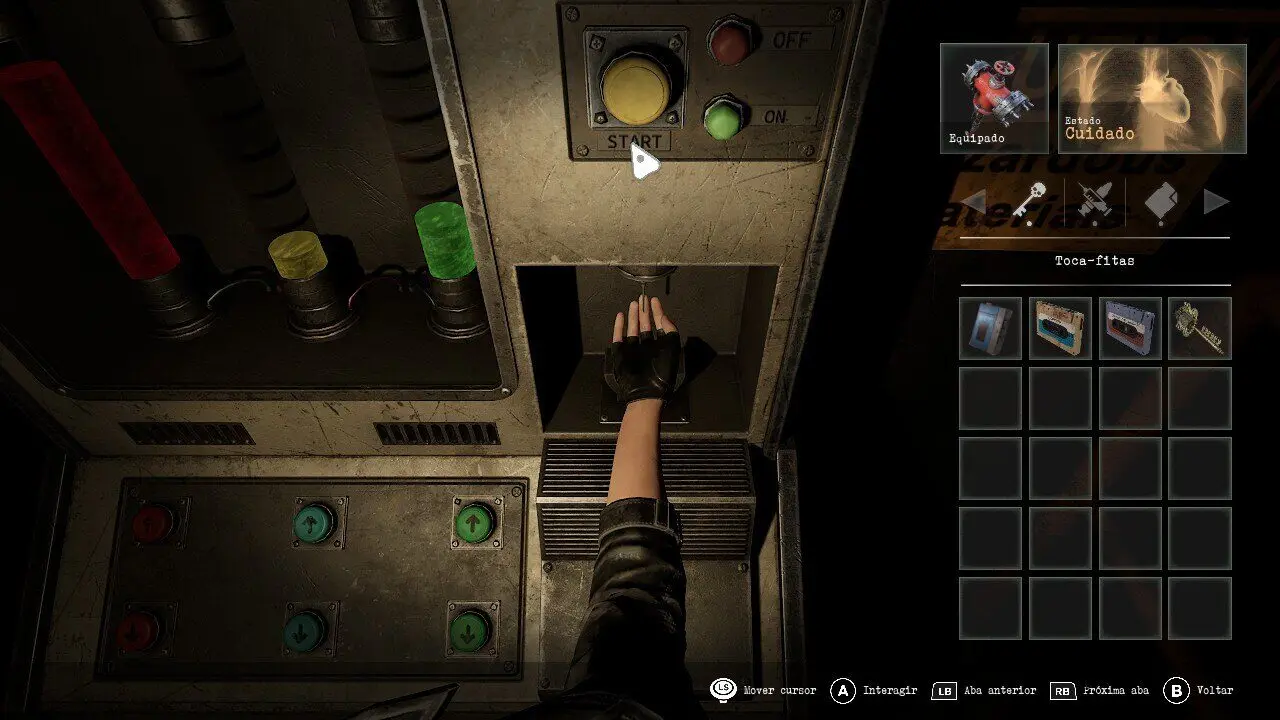Viewport: 1280px width, 720px height.
Task: Select the gray cassette tape slot
Action: 1130,328
